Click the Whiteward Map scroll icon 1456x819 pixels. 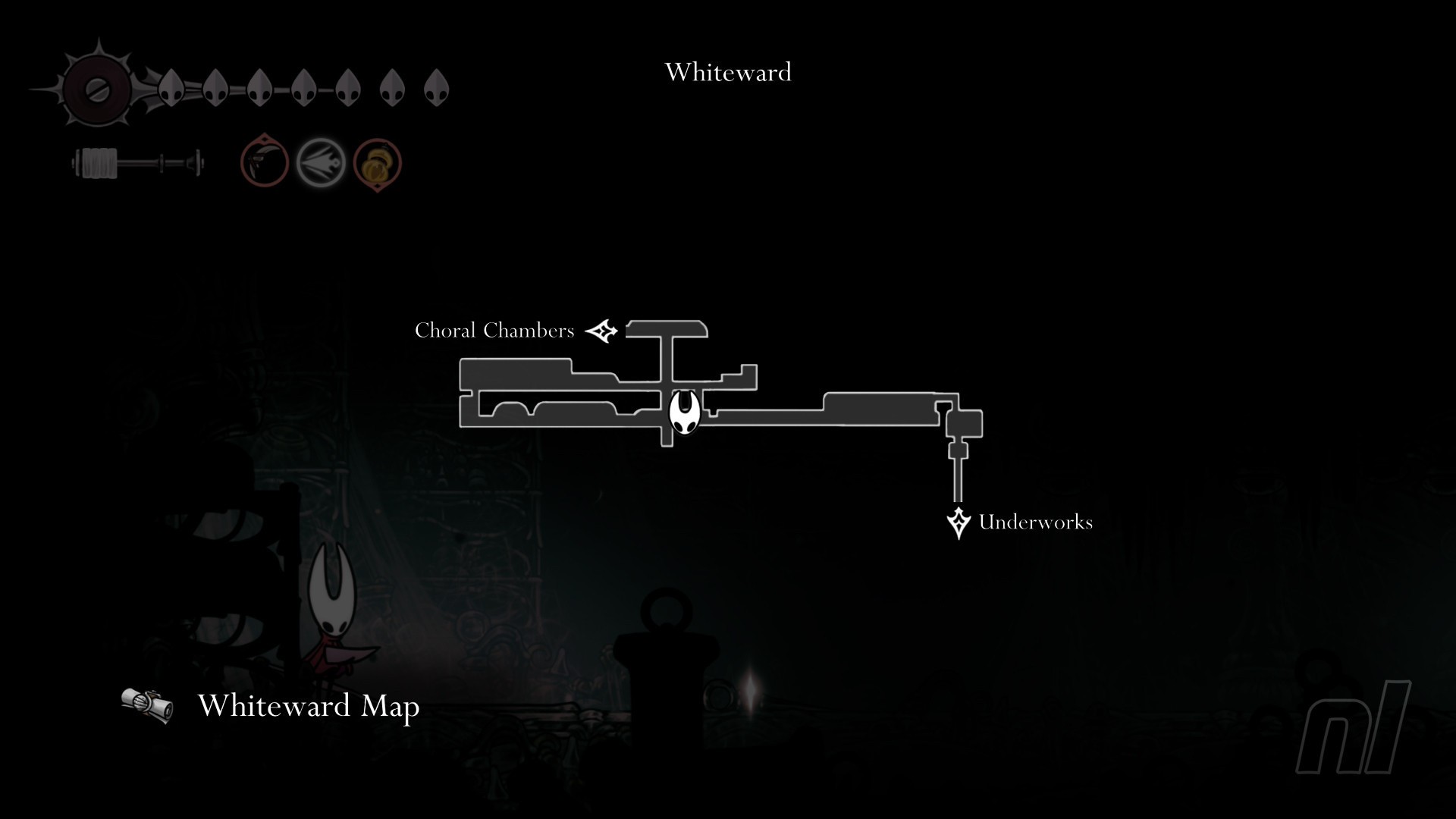pos(147,704)
